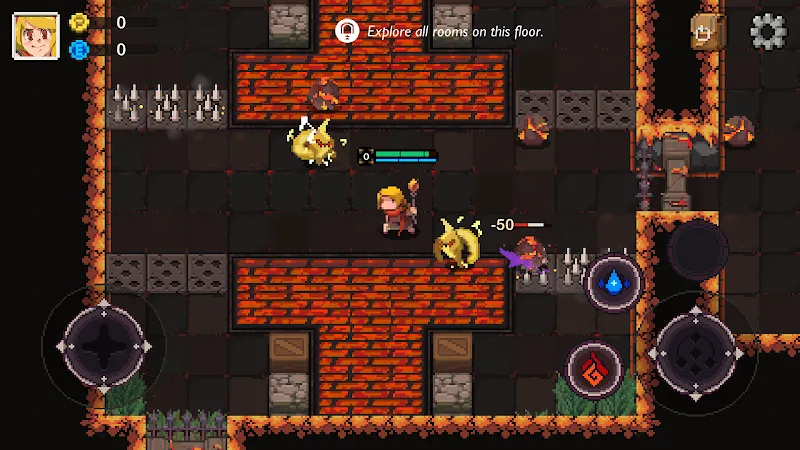The image size is (800, 450).
Task: Tap the blonde hero portrait
Action: (34, 35)
